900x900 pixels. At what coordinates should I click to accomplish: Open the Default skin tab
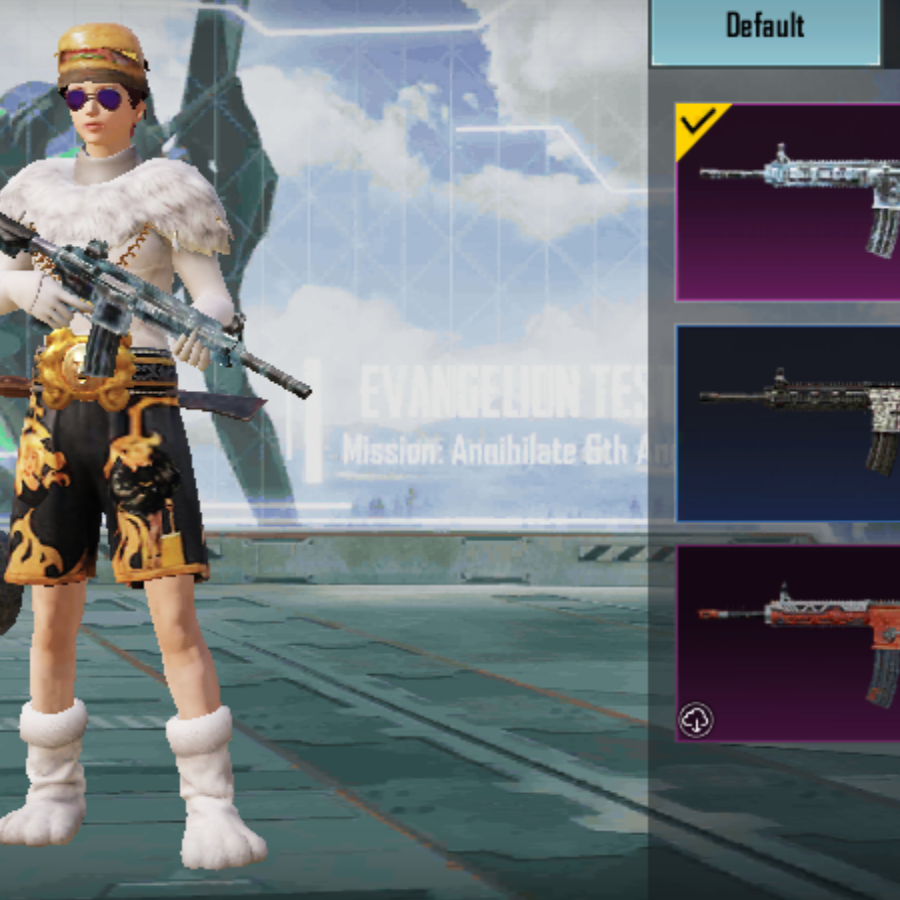tap(766, 27)
